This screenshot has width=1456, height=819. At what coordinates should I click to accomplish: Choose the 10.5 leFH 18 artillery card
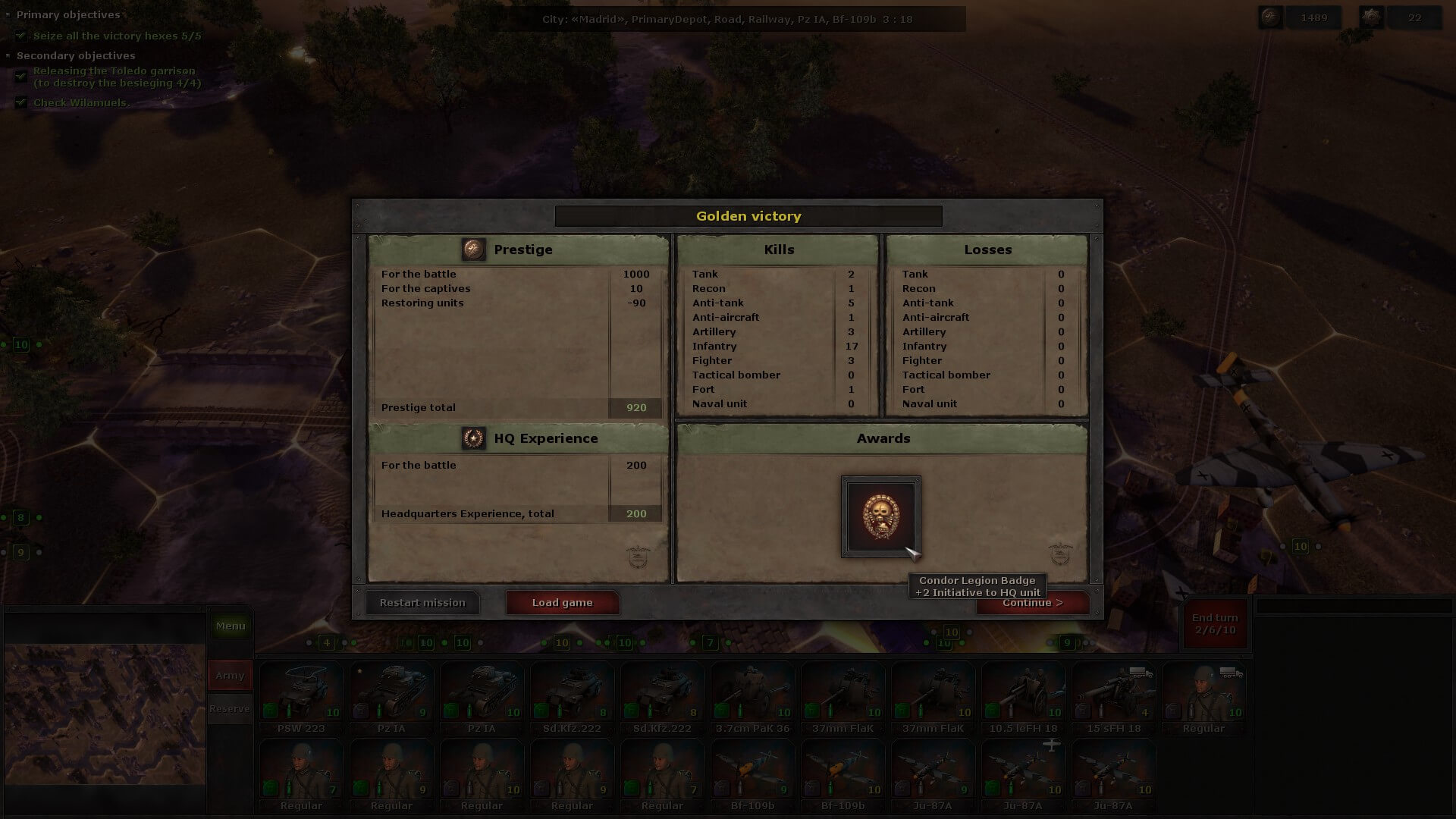[1023, 696]
